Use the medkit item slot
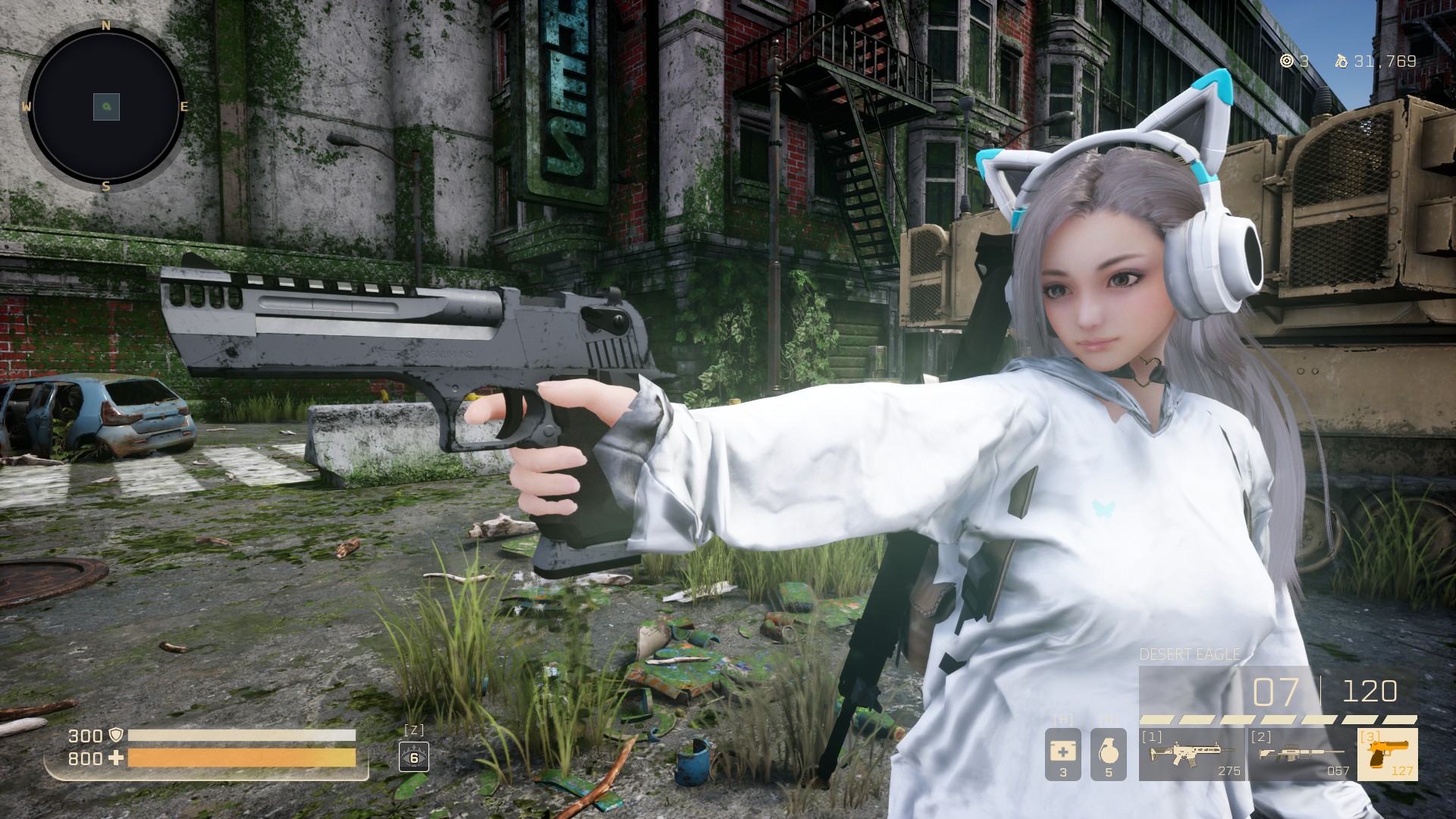The height and width of the screenshot is (819, 1456). click(1062, 755)
